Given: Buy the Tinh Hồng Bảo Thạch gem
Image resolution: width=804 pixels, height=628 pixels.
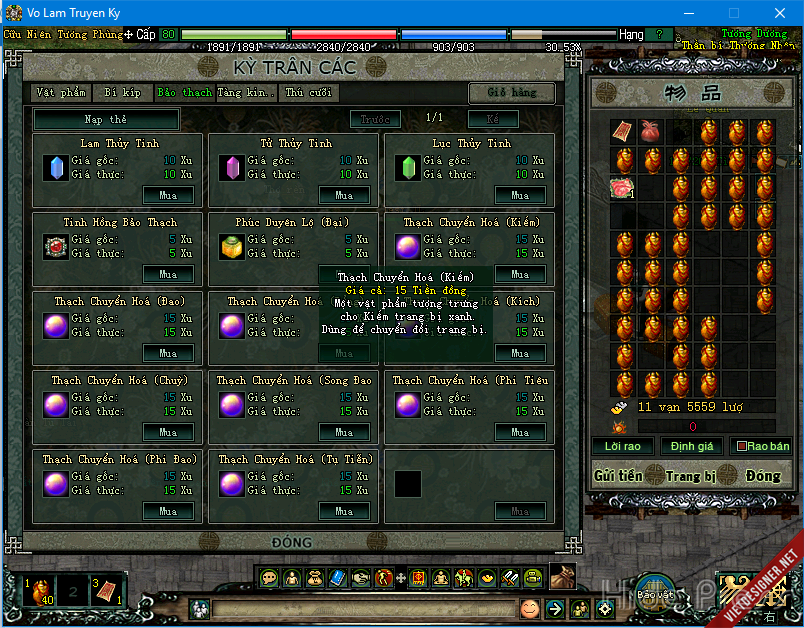Looking at the screenshot, I should point(168,274).
